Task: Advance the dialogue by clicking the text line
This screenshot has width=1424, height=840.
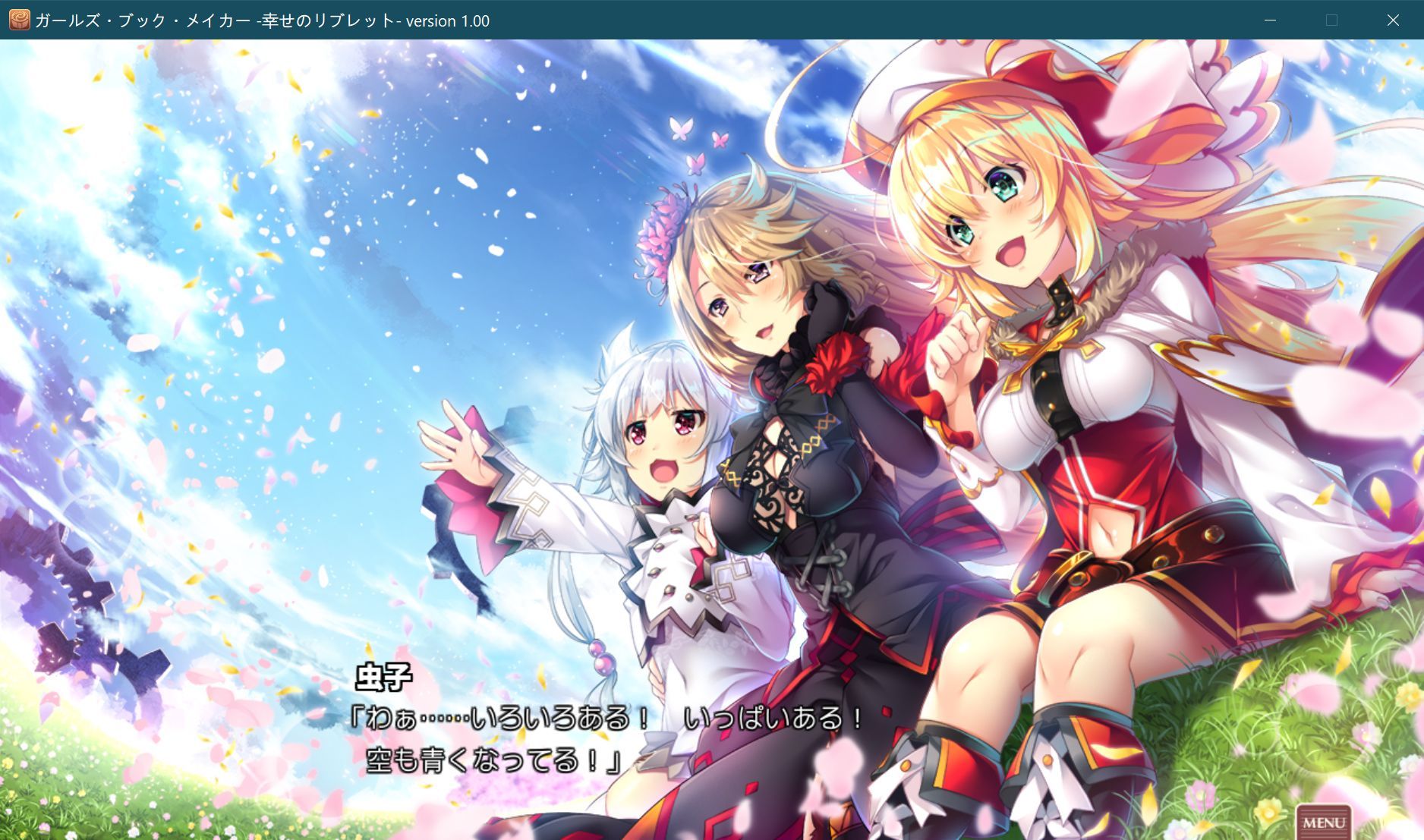Action: pyautogui.click(x=607, y=722)
